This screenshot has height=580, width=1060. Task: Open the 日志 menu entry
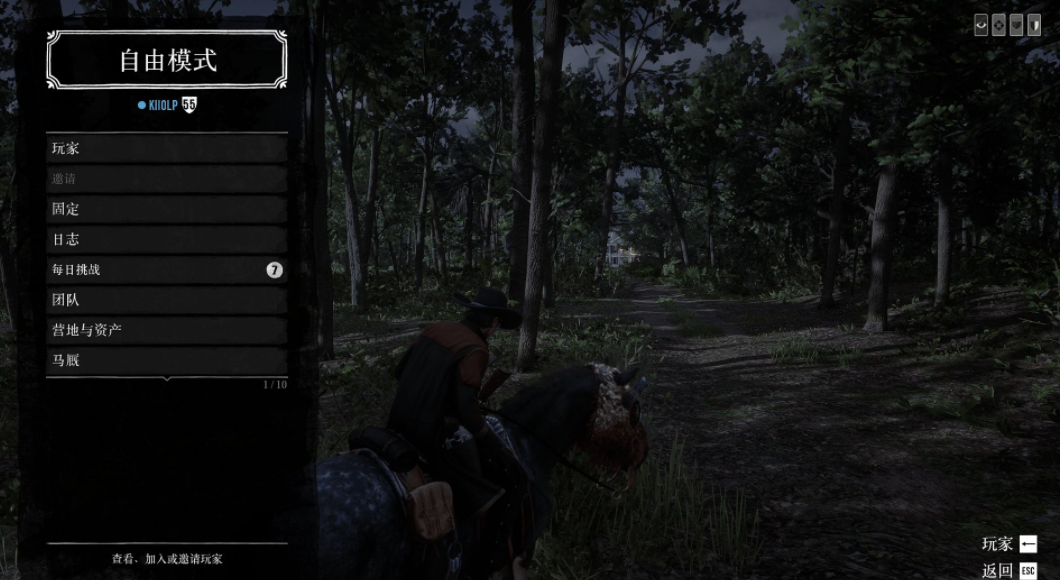[166, 240]
